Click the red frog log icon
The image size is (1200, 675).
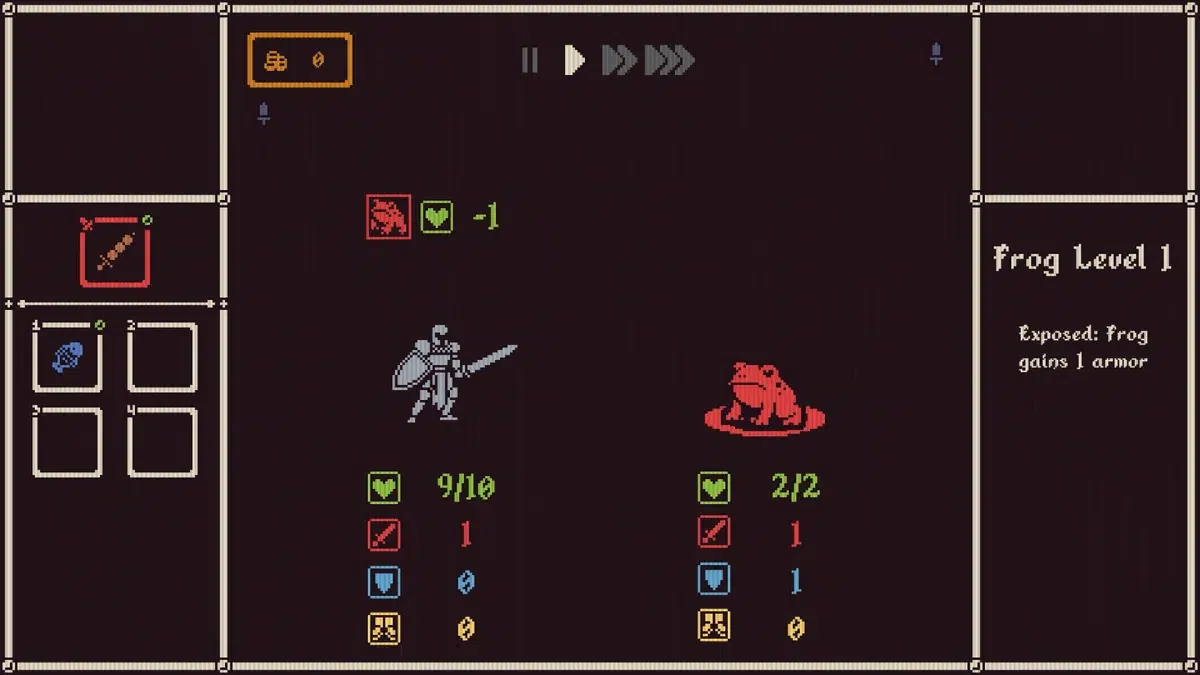point(388,217)
